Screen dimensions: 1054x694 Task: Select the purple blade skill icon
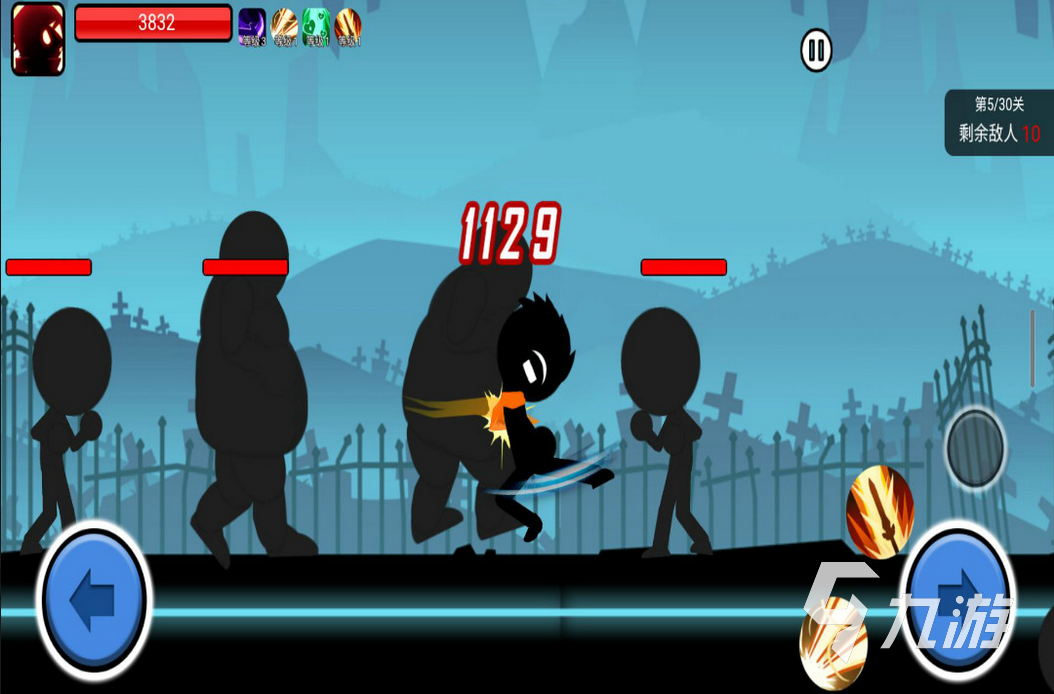(252, 26)
